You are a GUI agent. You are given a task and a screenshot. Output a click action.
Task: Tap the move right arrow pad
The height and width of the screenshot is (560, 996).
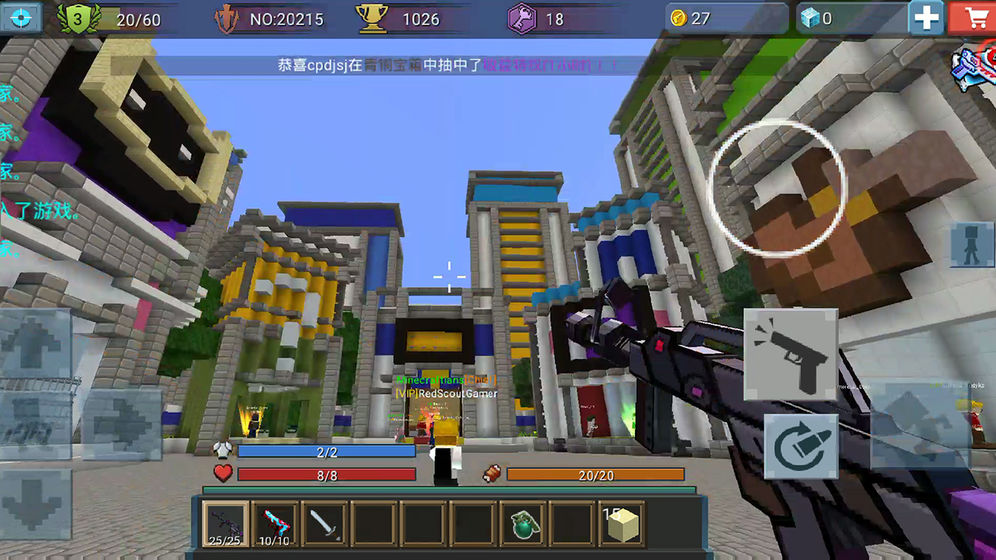tap(121, 424)
